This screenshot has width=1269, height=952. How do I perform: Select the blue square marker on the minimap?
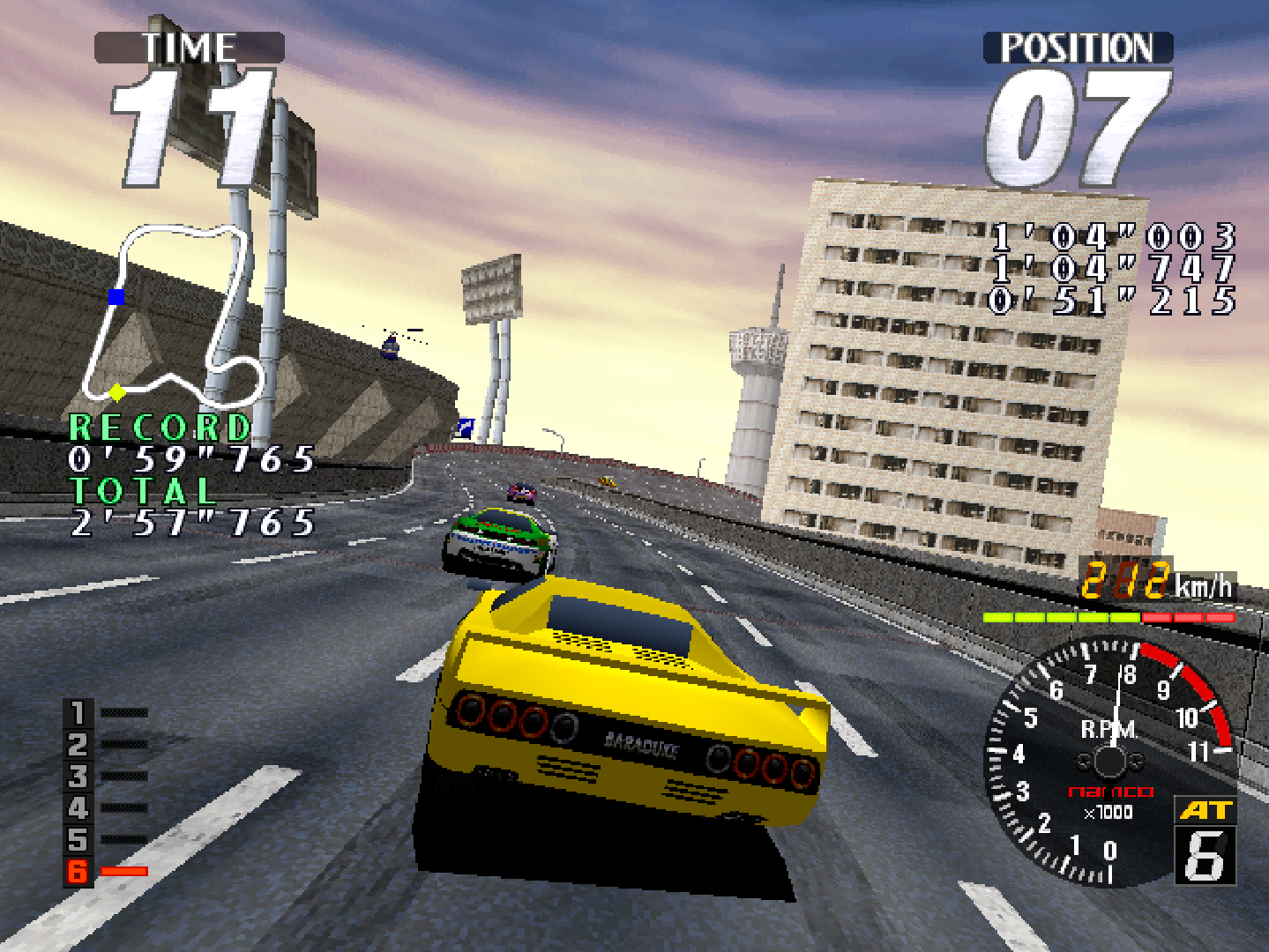(x=116, y=296)
